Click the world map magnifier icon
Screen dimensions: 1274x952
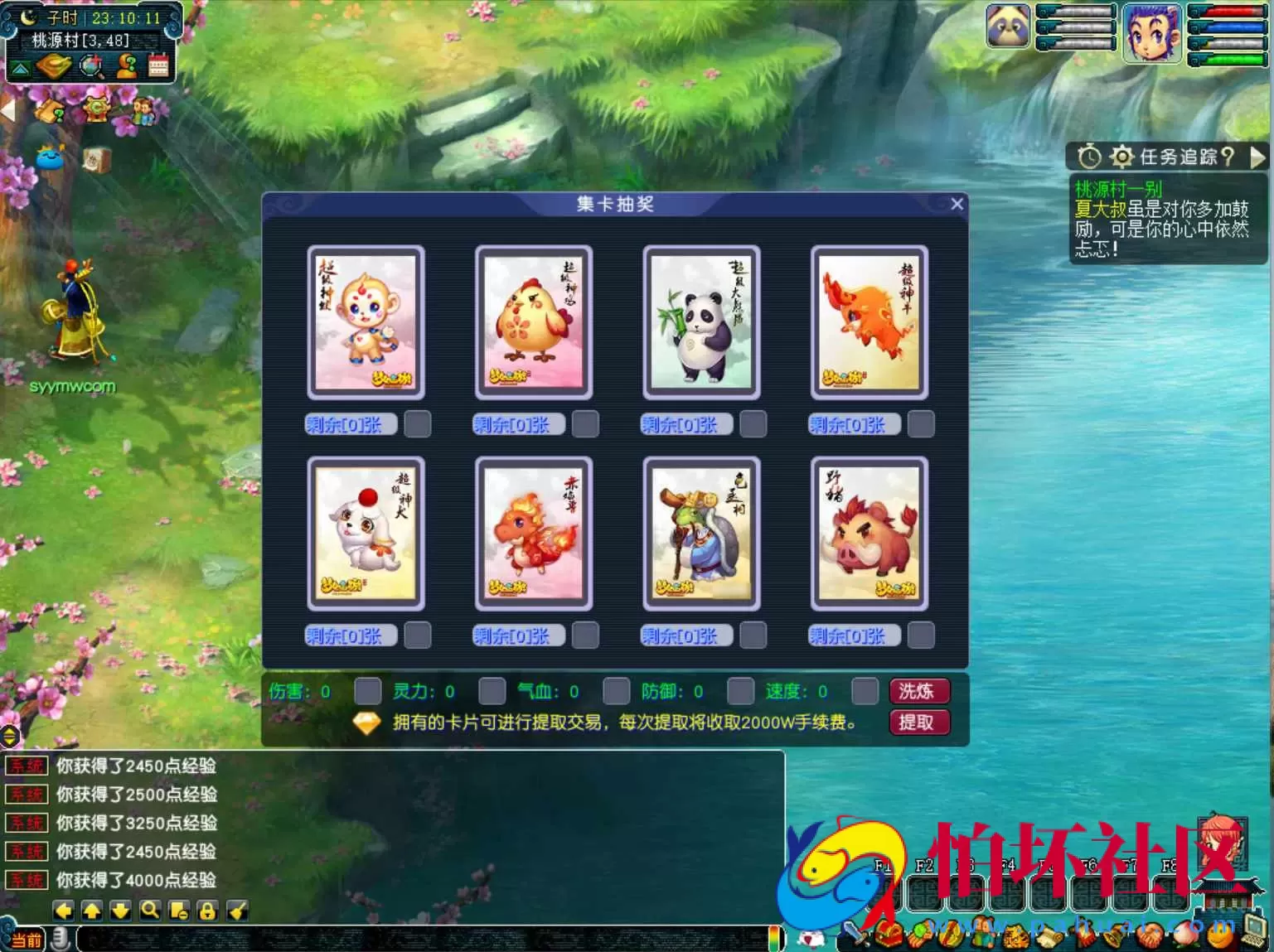coord(91,66)
